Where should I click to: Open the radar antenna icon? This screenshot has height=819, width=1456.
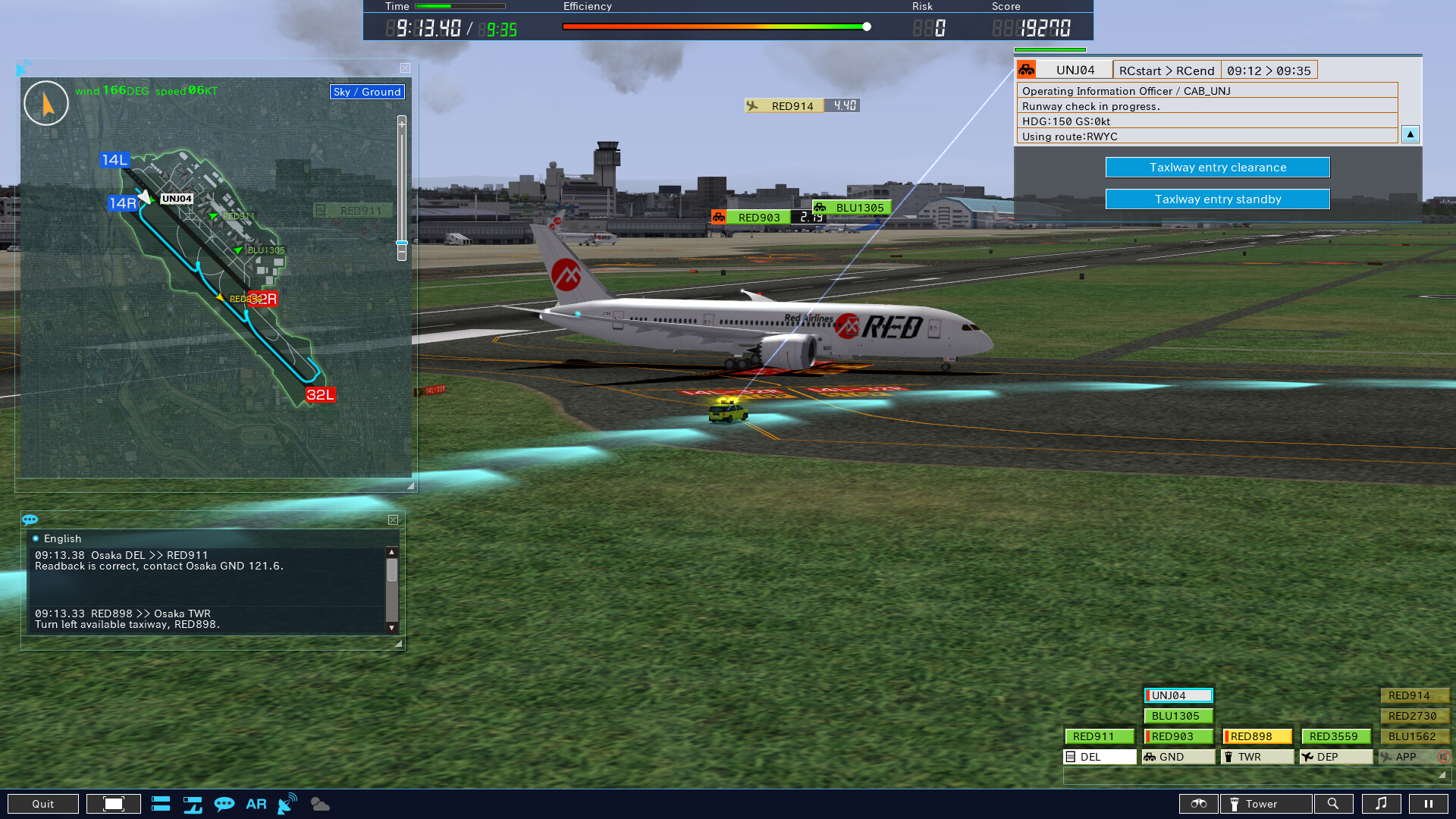pos(287,804)
